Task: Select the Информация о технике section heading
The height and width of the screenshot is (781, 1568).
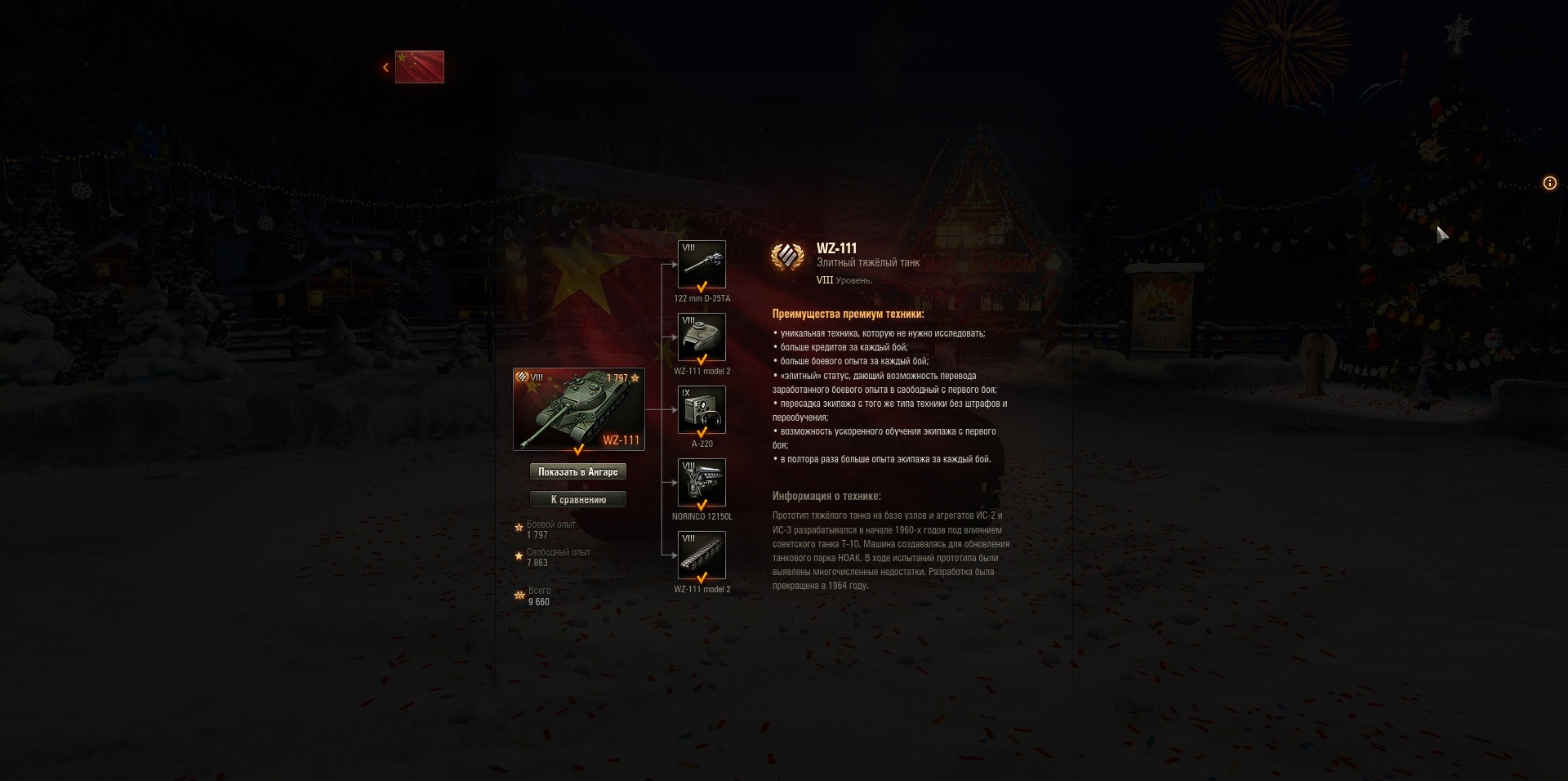Action: click(x=826, y=494)
